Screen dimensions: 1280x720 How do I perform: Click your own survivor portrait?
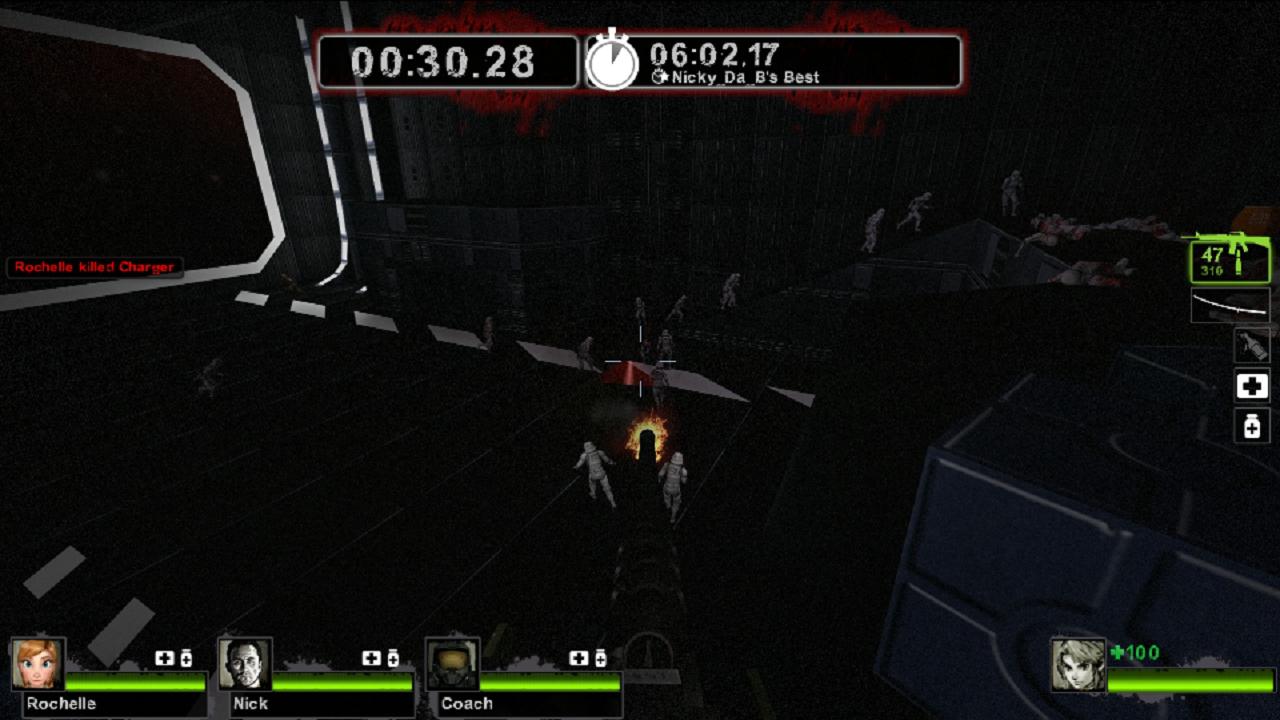[1078, 665]
